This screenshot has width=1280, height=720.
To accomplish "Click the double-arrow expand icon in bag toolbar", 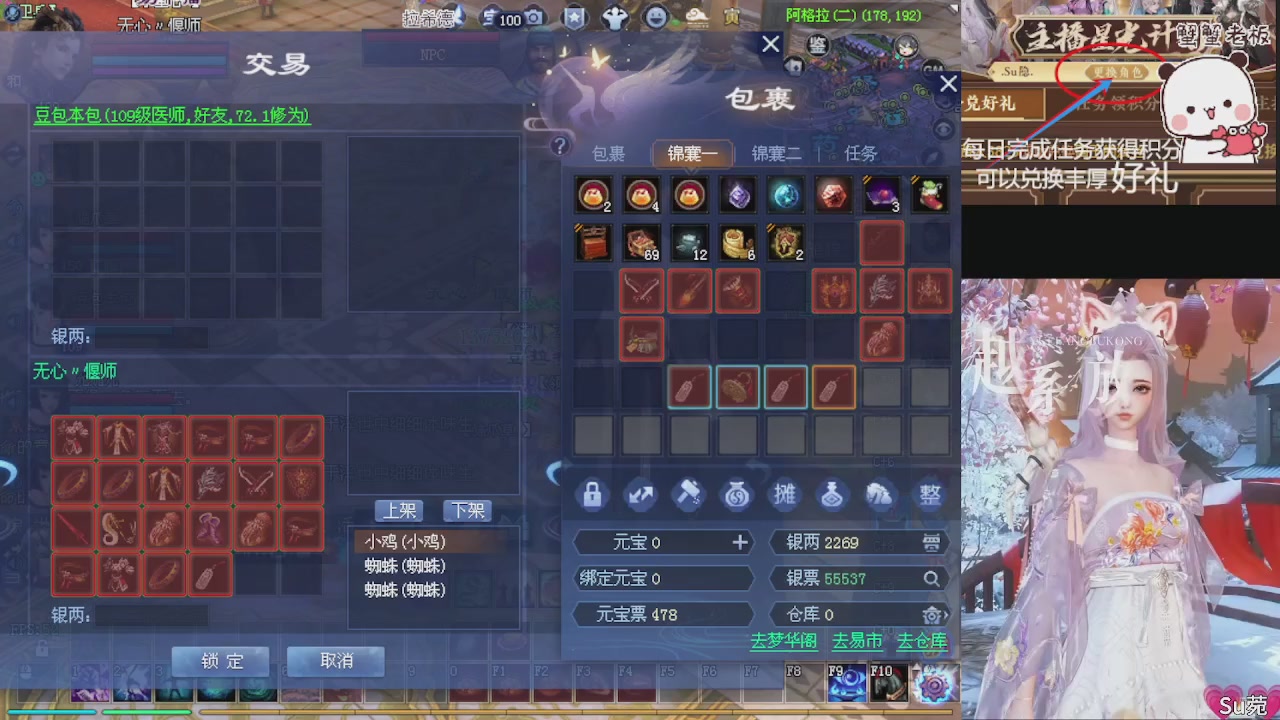I will click(641, 495).
